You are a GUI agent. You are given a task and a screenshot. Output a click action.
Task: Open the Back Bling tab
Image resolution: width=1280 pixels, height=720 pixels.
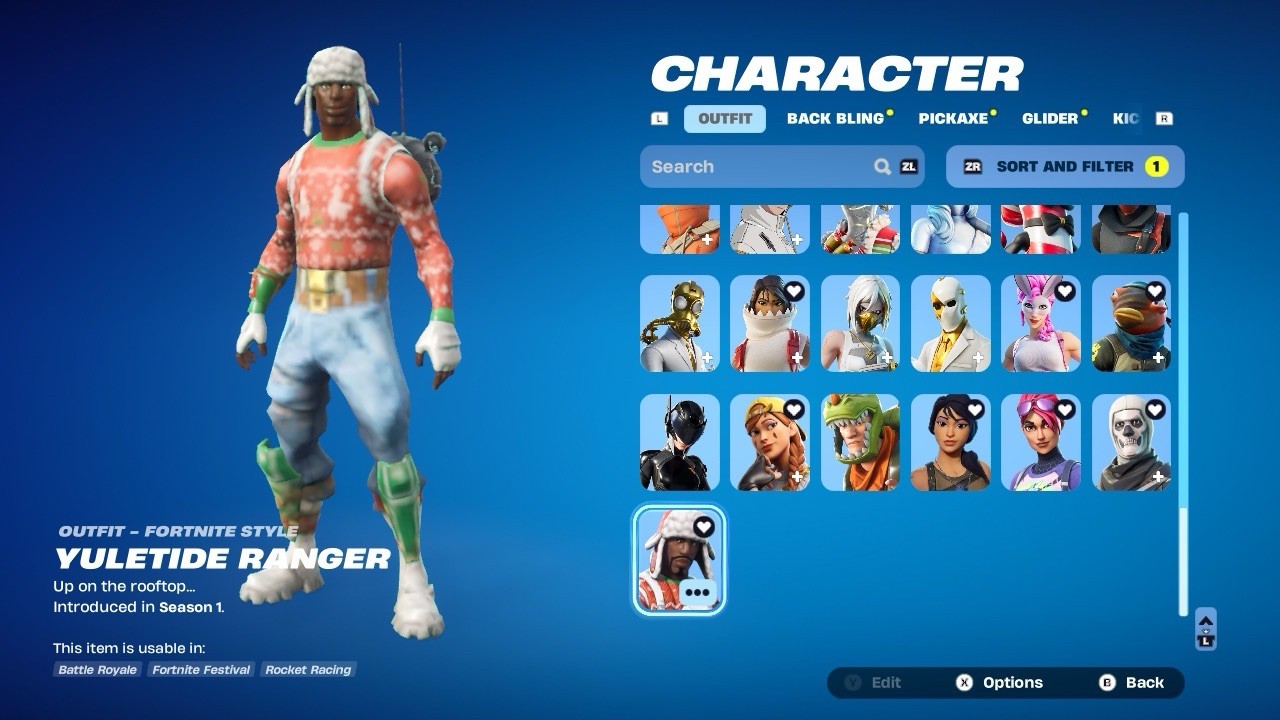(x=835, y=119)
